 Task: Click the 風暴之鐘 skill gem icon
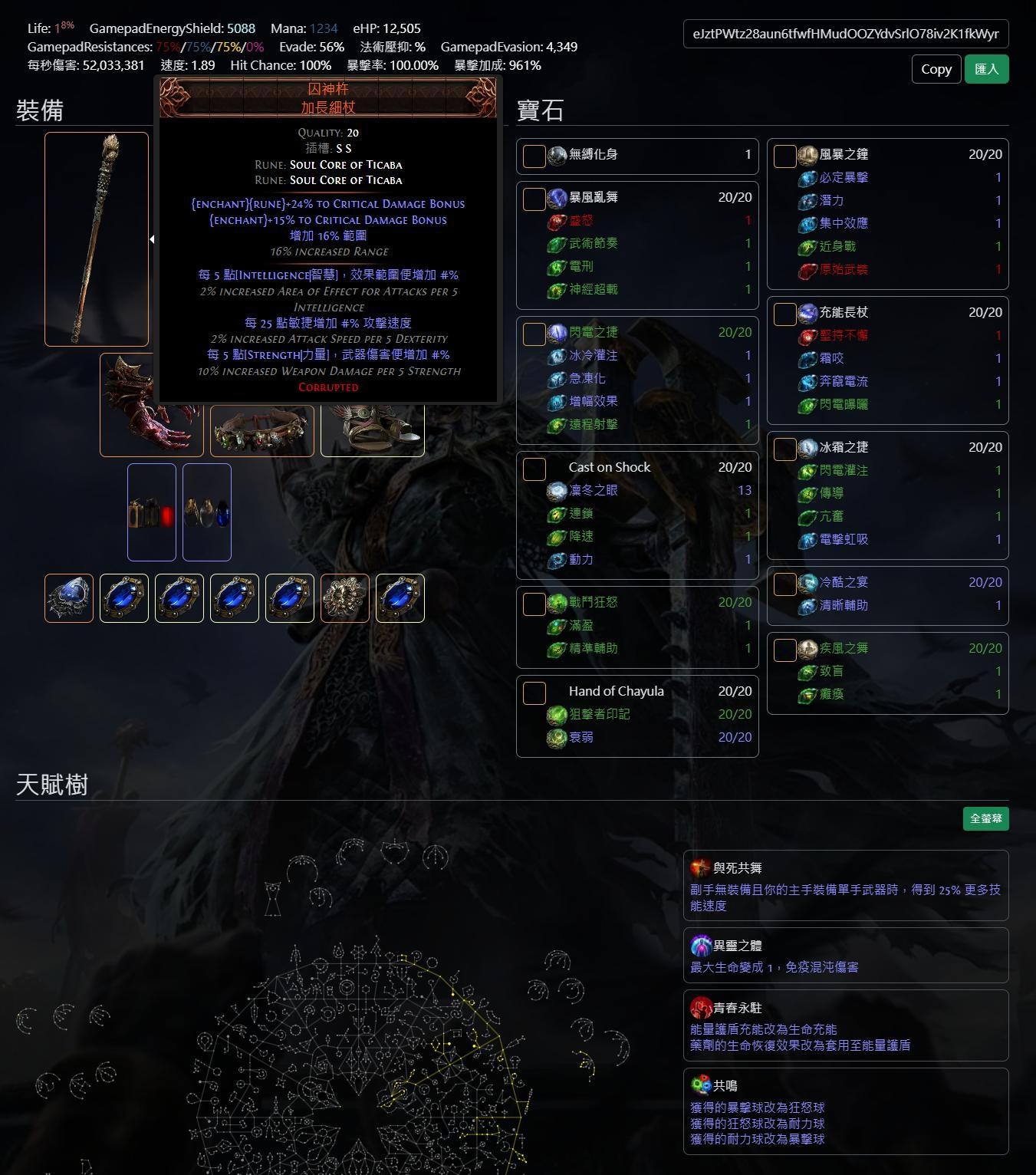(x=807, y=154)
